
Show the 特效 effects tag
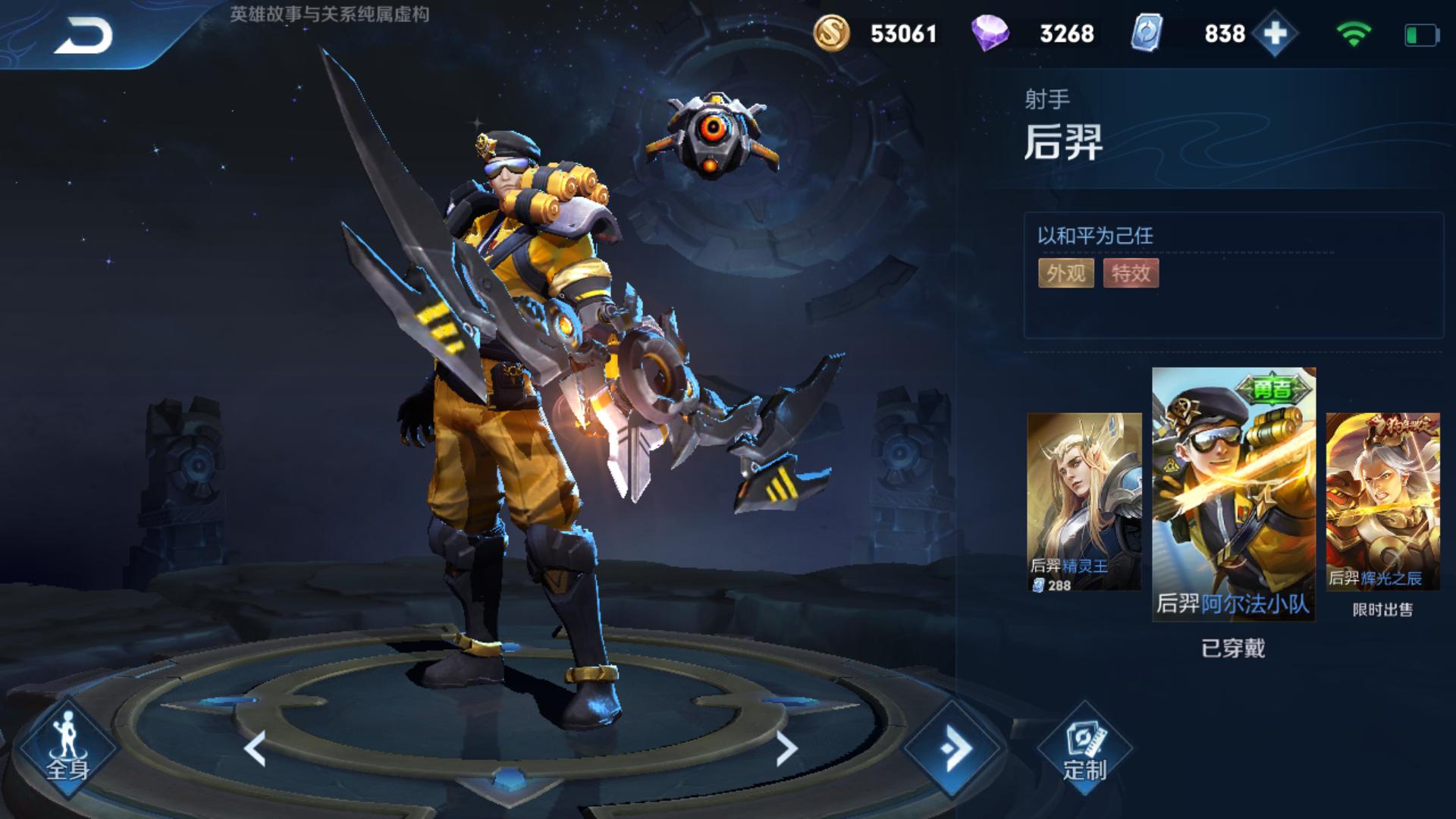tap(1131, 273)
